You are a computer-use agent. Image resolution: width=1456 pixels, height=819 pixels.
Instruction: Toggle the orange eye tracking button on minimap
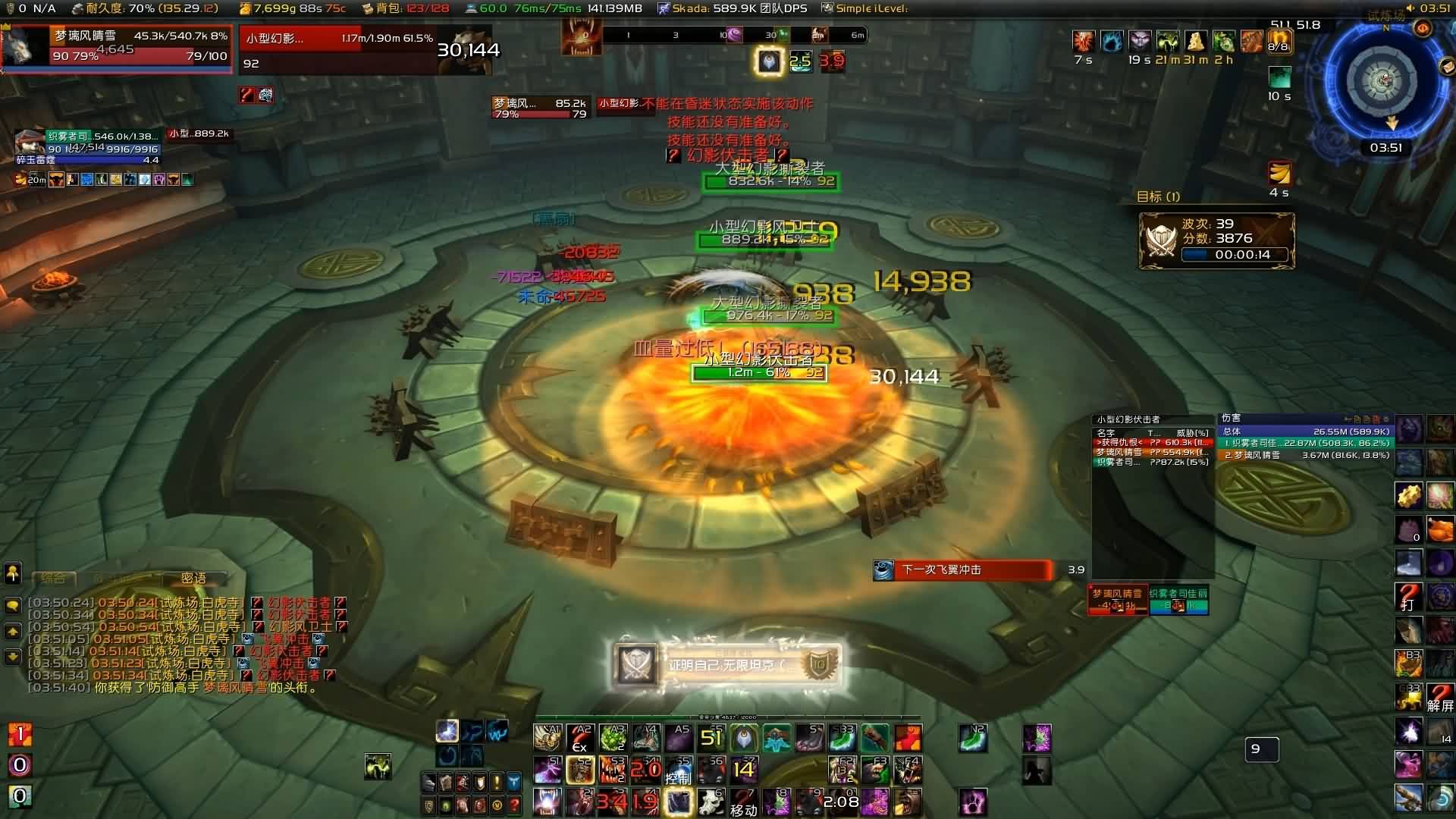tap(1423, 29)
